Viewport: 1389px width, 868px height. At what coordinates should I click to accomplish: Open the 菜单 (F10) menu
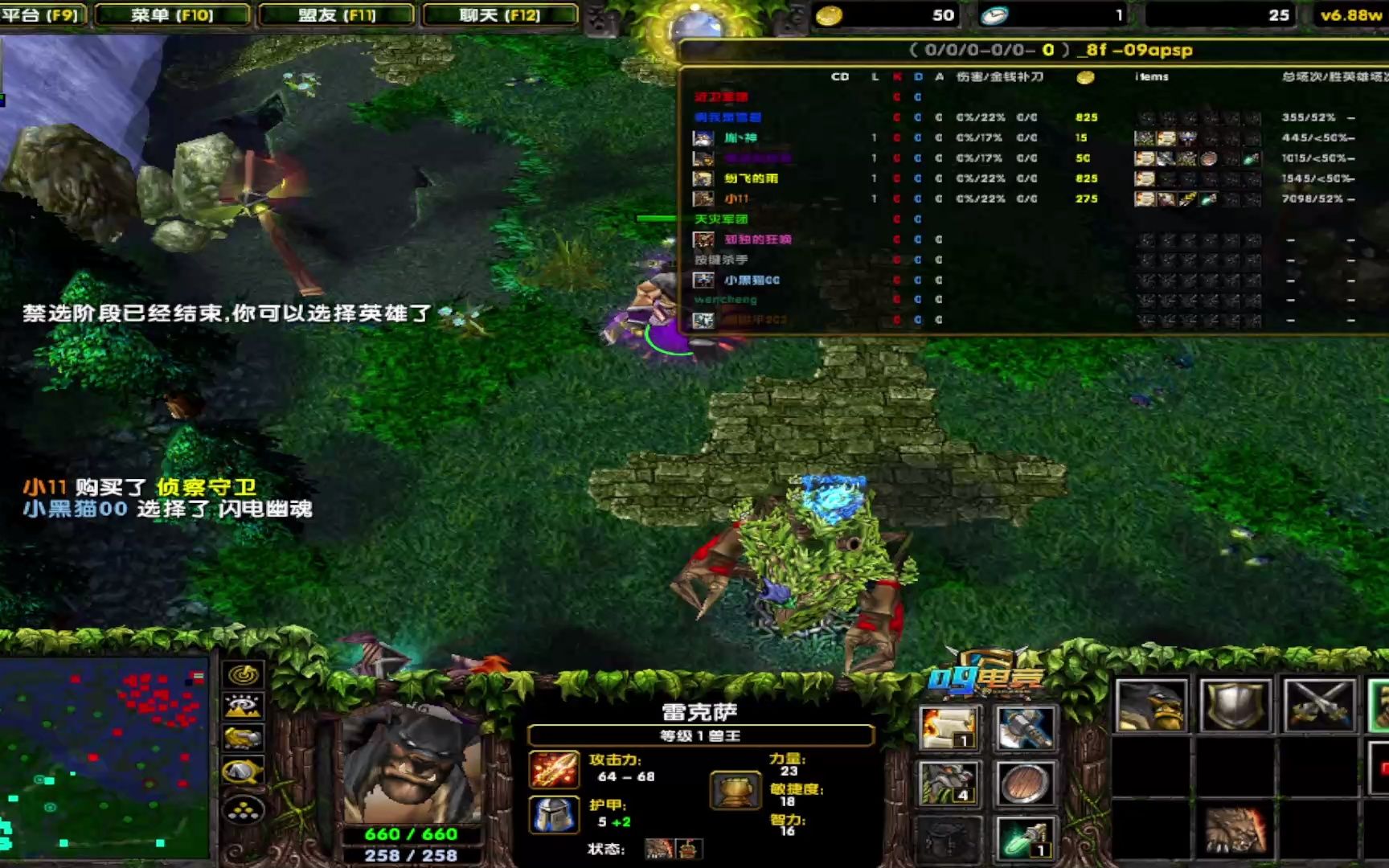tap(173, 14)
